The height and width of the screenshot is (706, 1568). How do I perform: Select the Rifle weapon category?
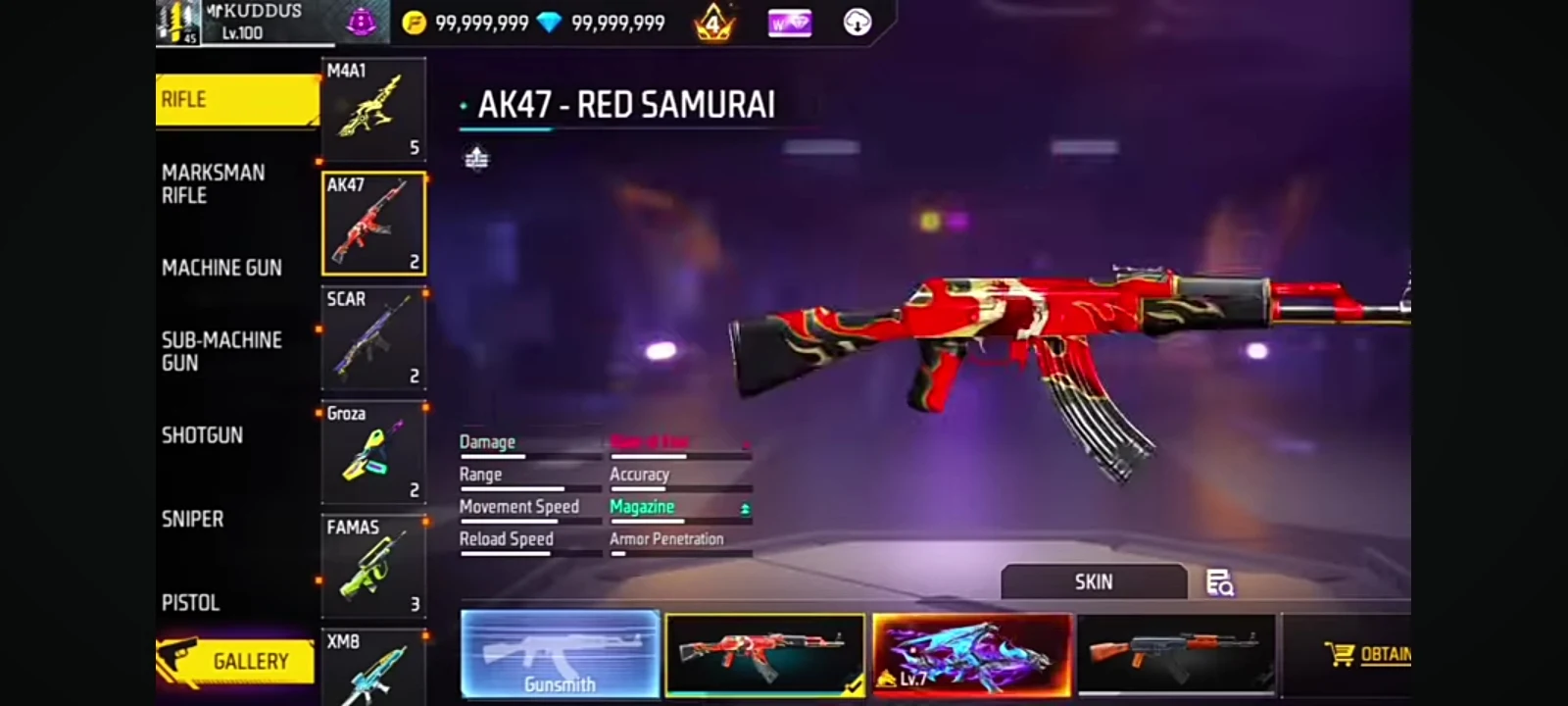tap(235, 100)
